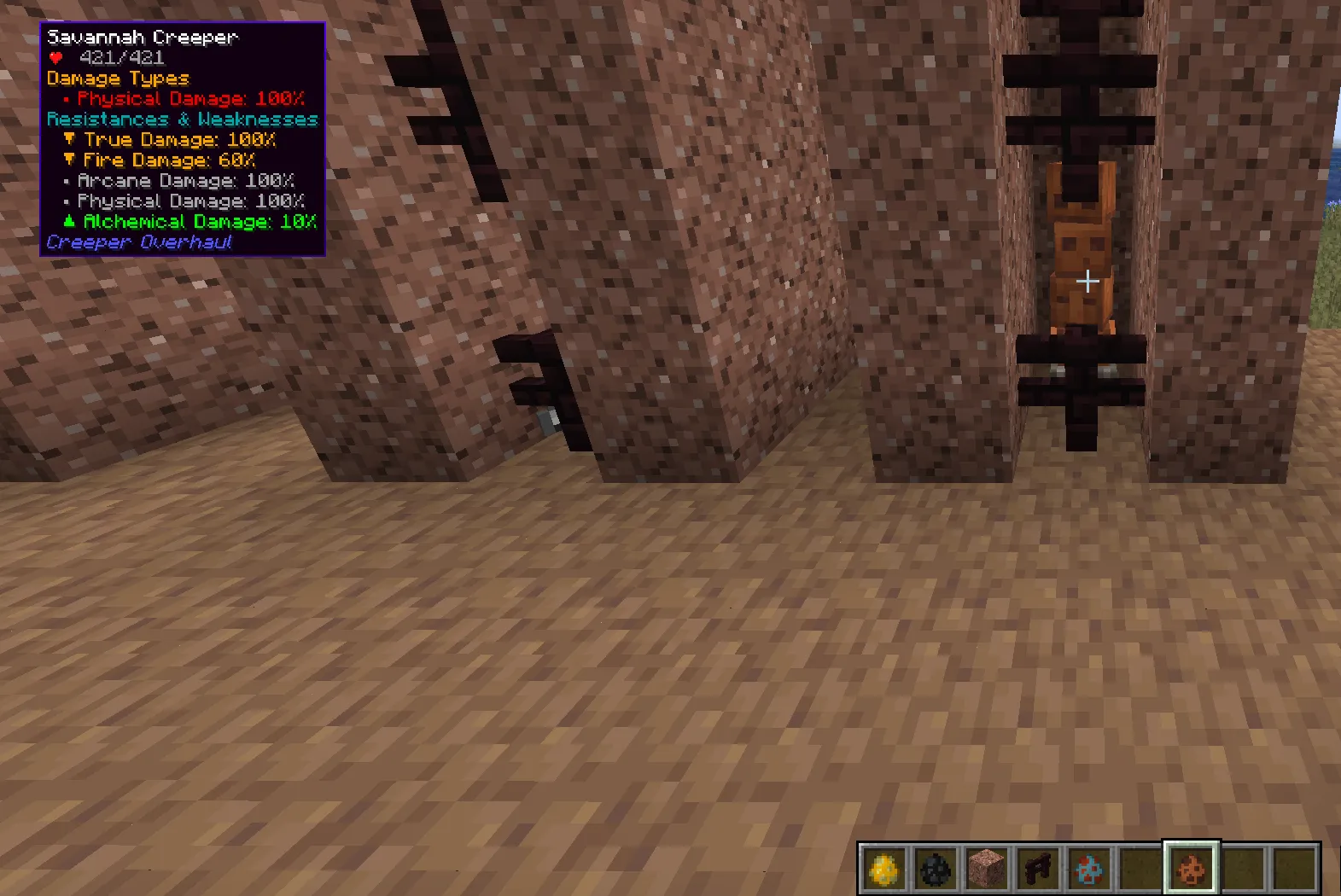Click the red heart icon in the tooltip
The height and width of the screenshot is (896, 1341).
click(x=55, y=58)
